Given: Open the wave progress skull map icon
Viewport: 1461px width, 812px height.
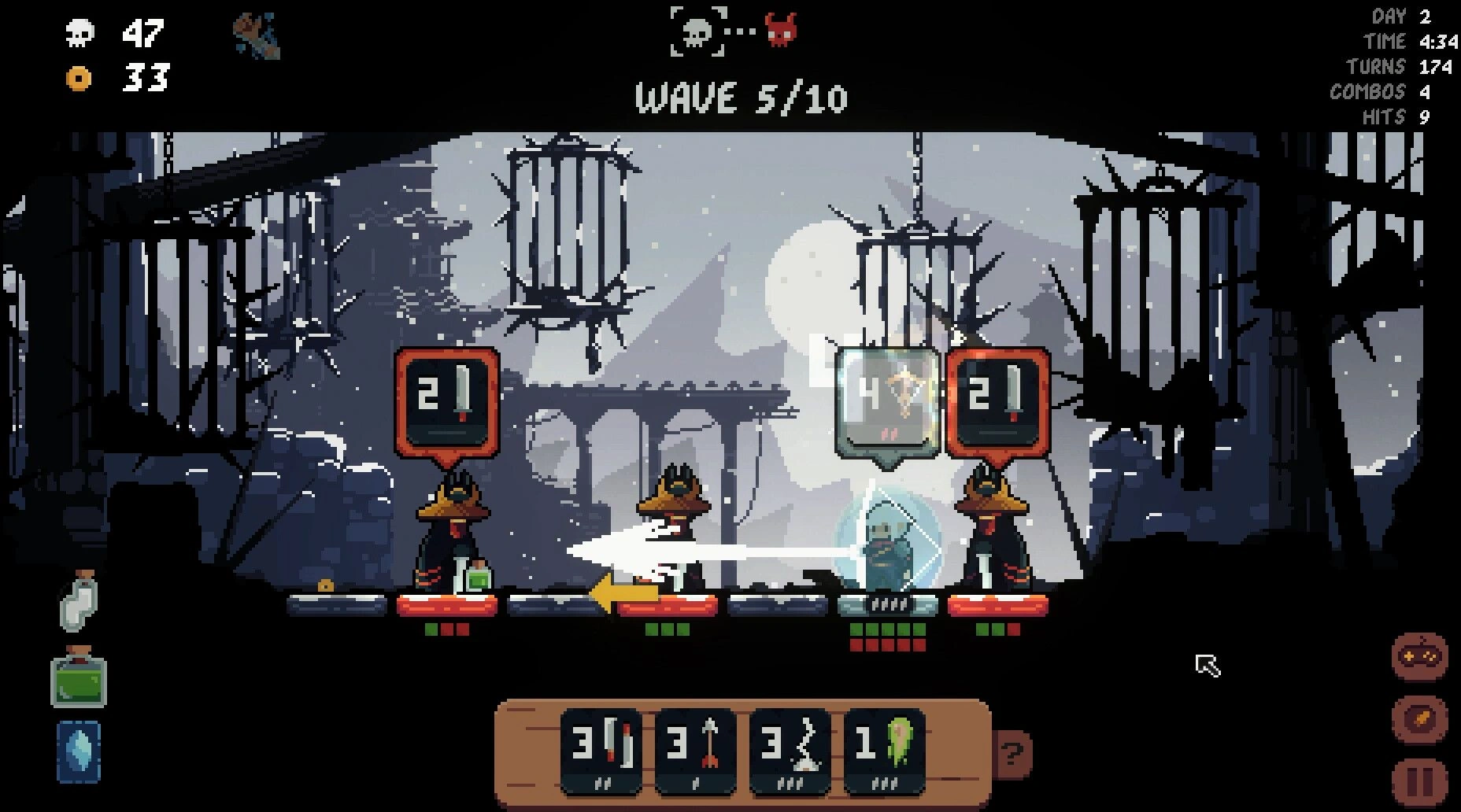Looking at the screenshot, I should (697, 31).
